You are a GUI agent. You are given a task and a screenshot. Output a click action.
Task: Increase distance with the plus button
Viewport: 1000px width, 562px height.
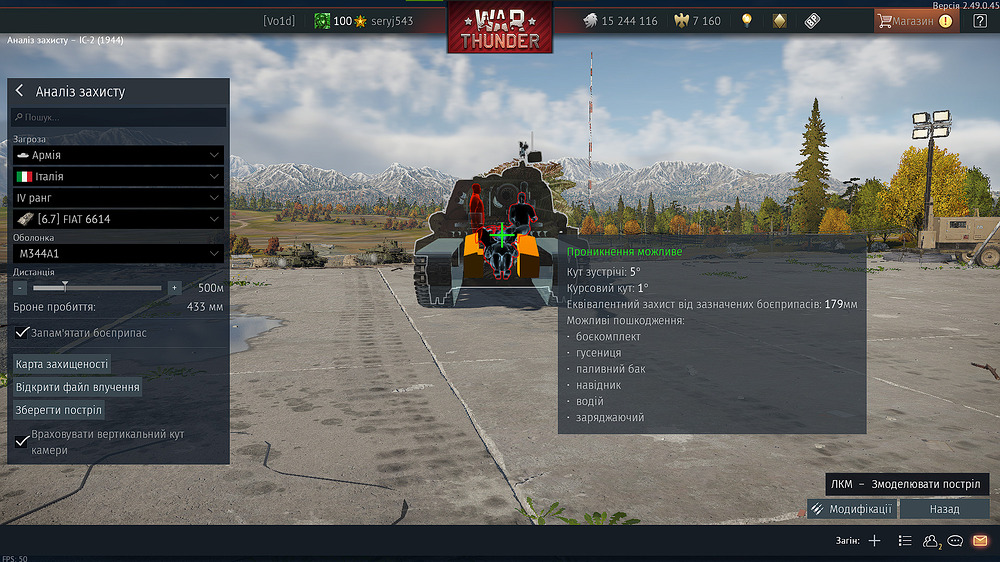[174, 288]
